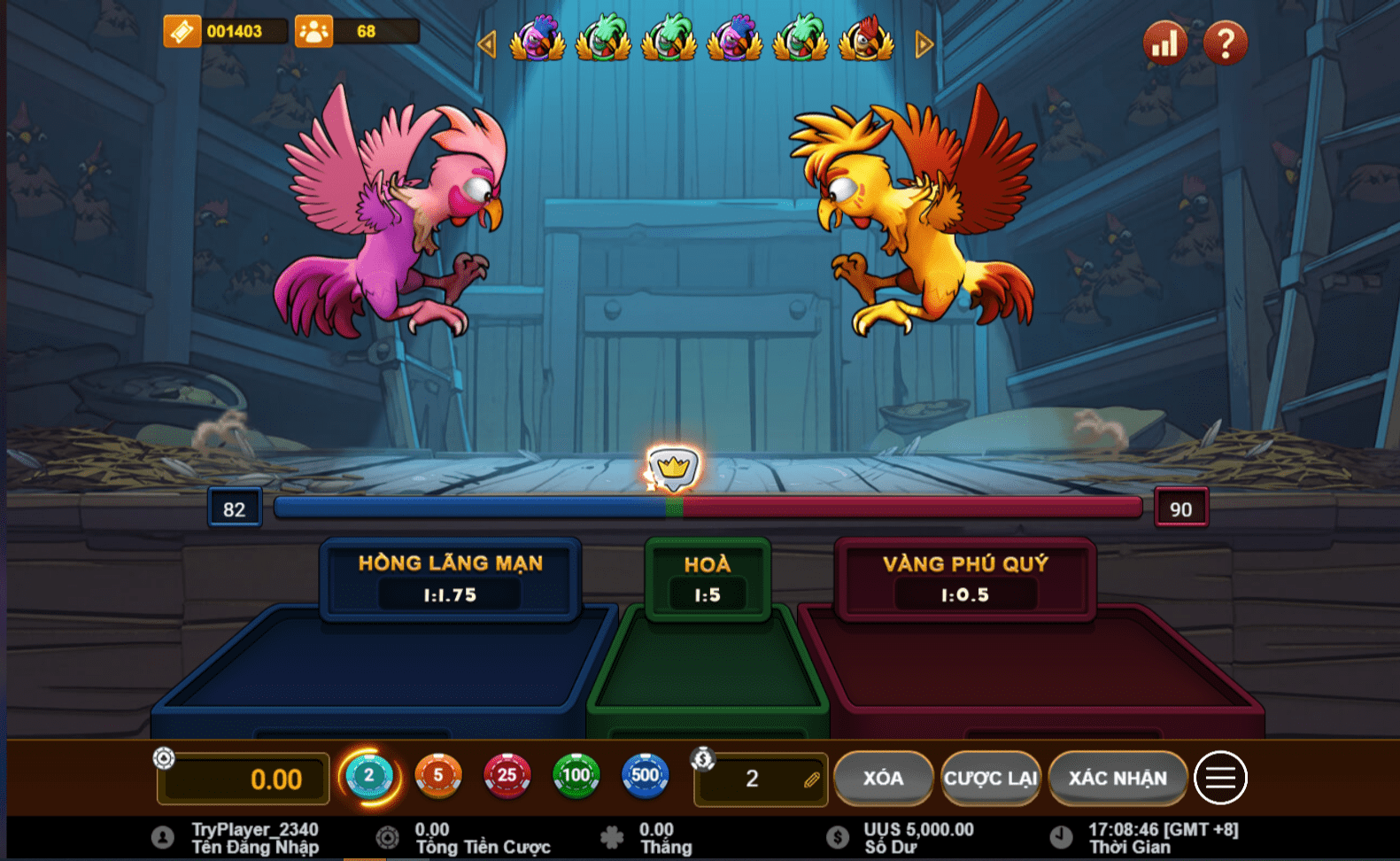The height and width of the screenshot is (861, 1400).
Task: Show the statistics chart
Action: 1164,43
